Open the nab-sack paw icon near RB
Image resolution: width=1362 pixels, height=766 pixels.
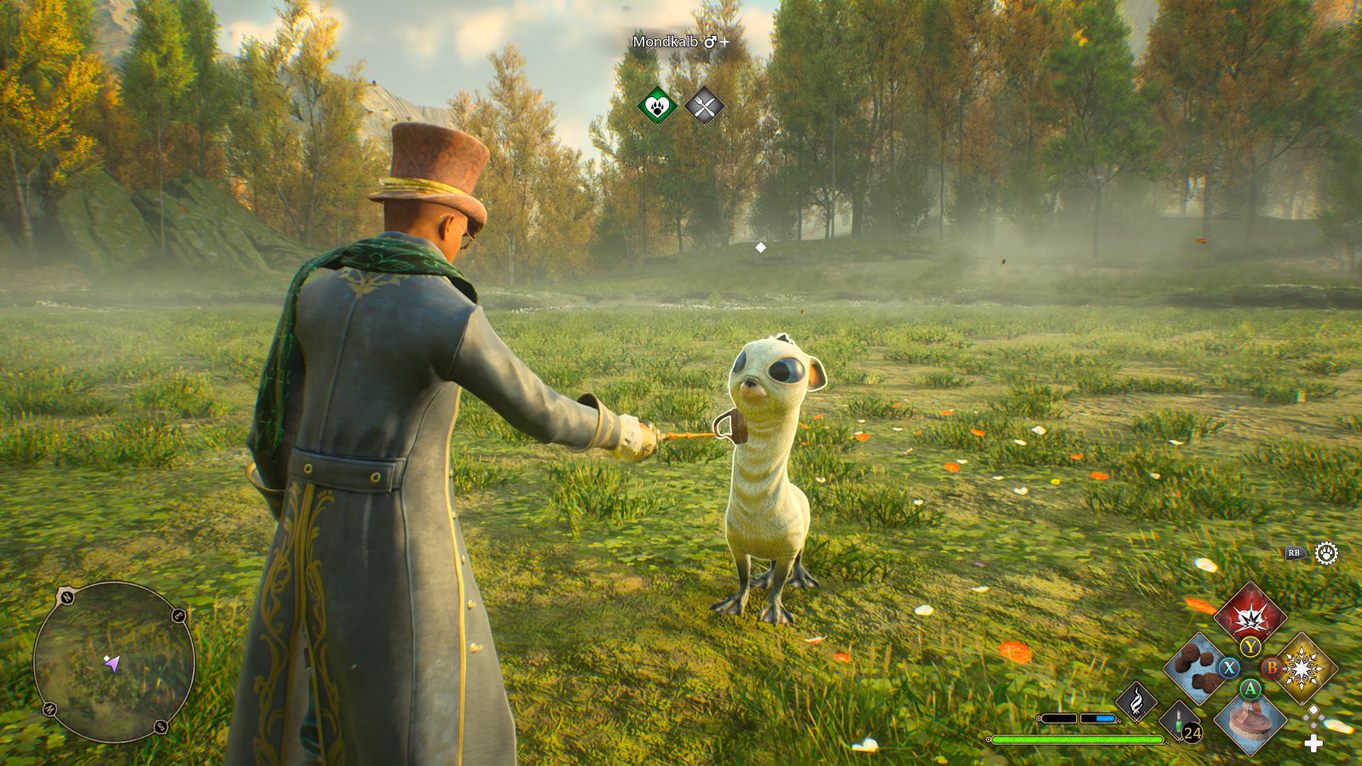coord(1325,553)
